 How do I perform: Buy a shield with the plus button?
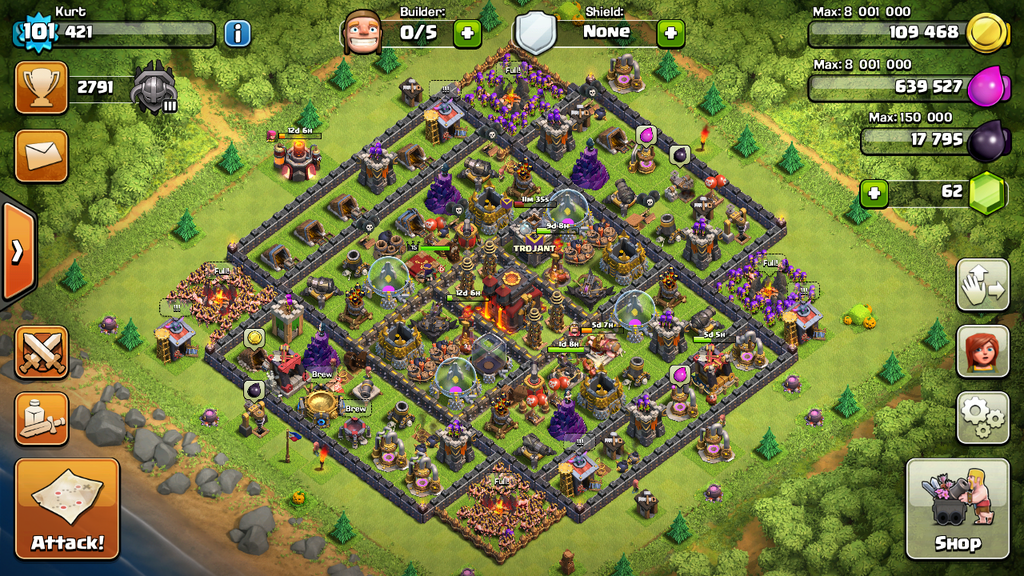point(670,33)
